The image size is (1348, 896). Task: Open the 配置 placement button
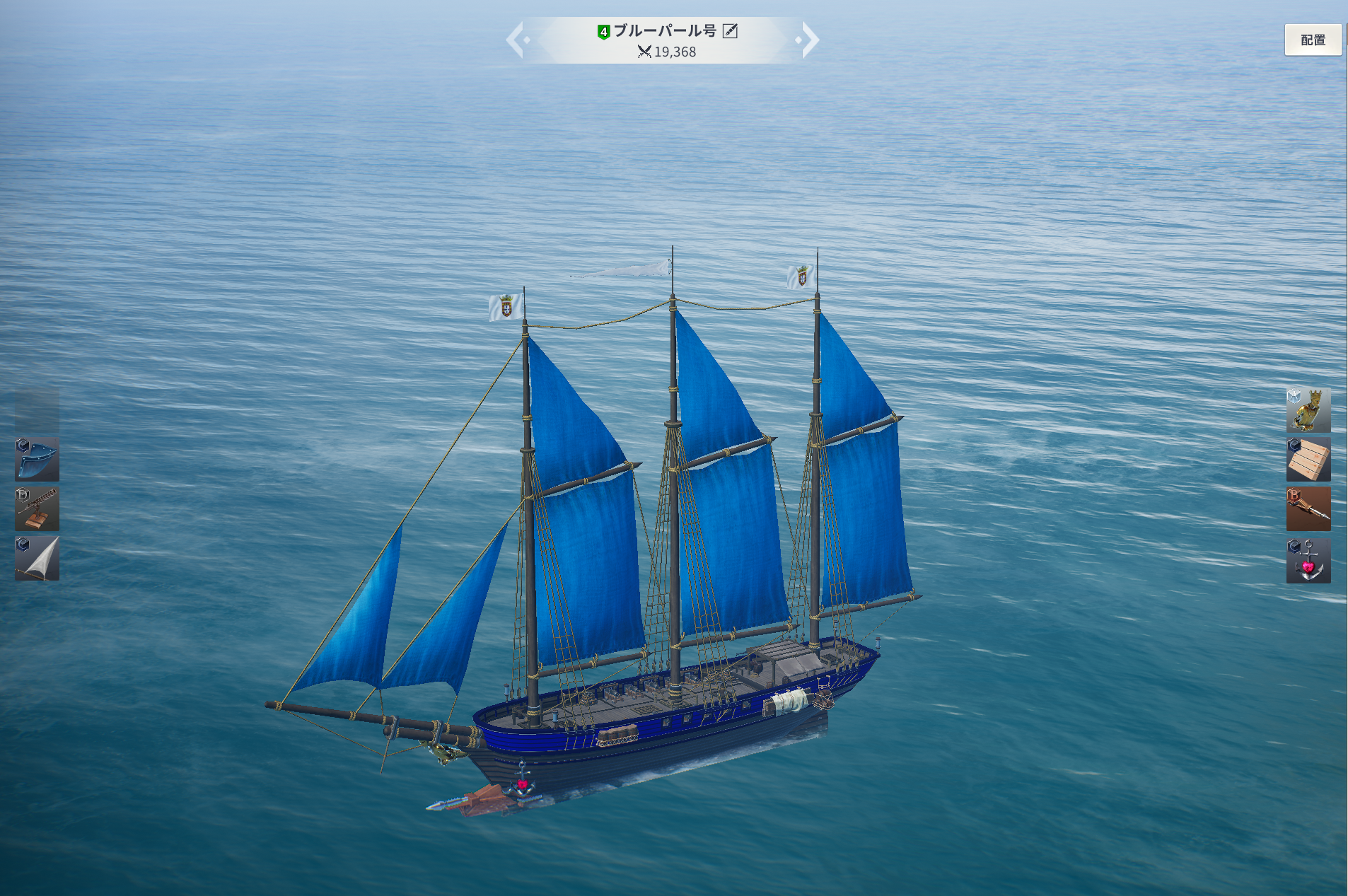click(x=1313, y=40)
